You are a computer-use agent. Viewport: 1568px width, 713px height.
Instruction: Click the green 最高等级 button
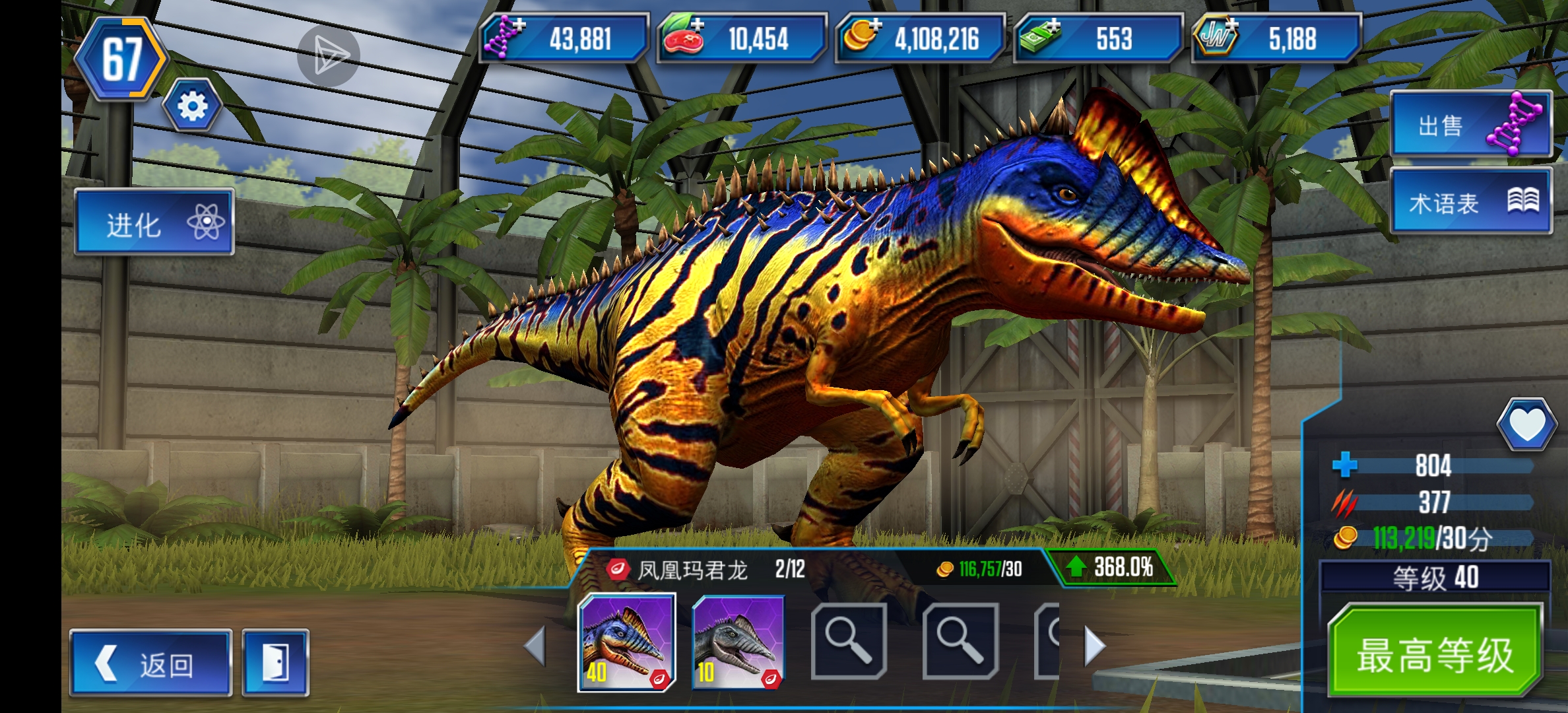[x=1435, y=652]
